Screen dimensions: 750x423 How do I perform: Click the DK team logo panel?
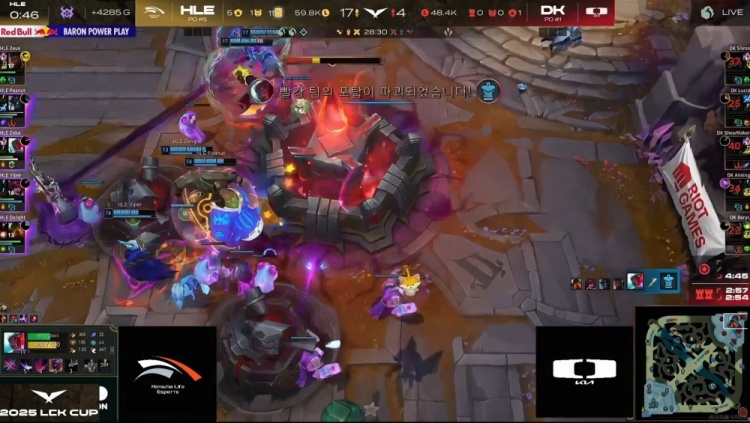point(584,372)
